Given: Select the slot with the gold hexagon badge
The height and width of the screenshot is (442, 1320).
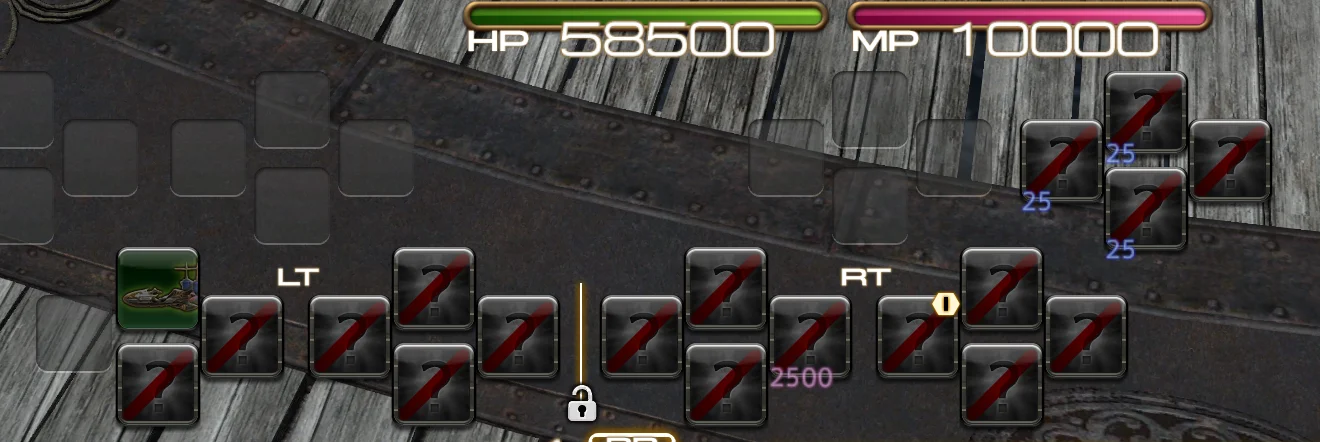Looking at the screenshot, I should [x=917, y=337].
